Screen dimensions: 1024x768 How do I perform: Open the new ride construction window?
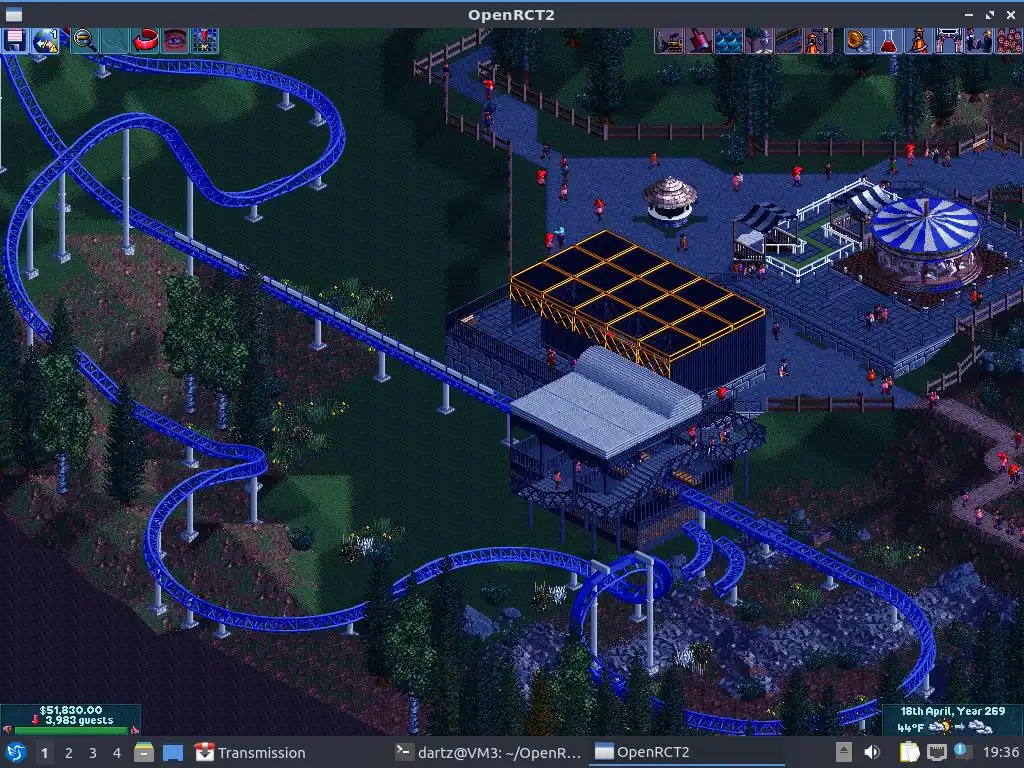click(819, 40)
